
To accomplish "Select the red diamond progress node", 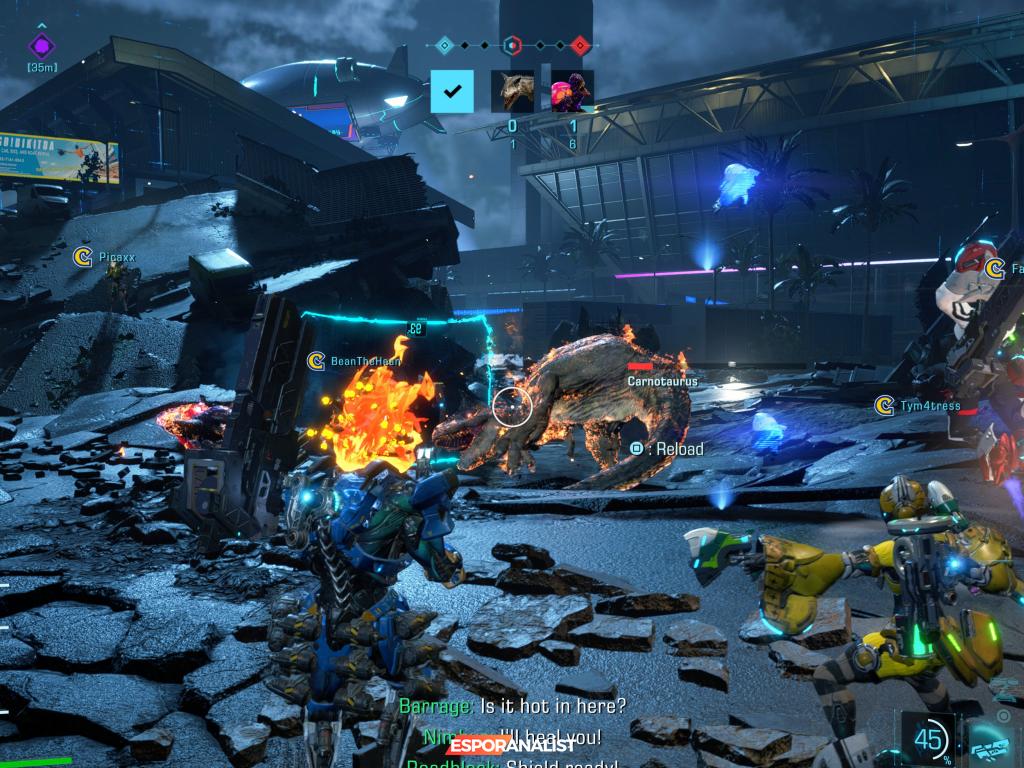I will click(x=580, y=44).
